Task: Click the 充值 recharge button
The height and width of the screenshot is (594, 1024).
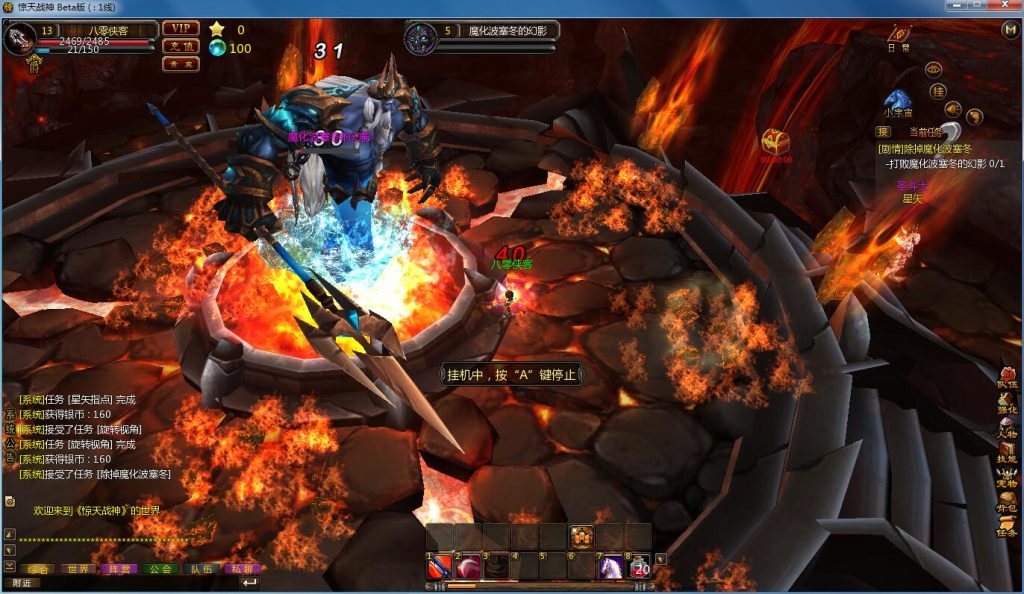Action: pyautogui.click(x=181, y=46)
